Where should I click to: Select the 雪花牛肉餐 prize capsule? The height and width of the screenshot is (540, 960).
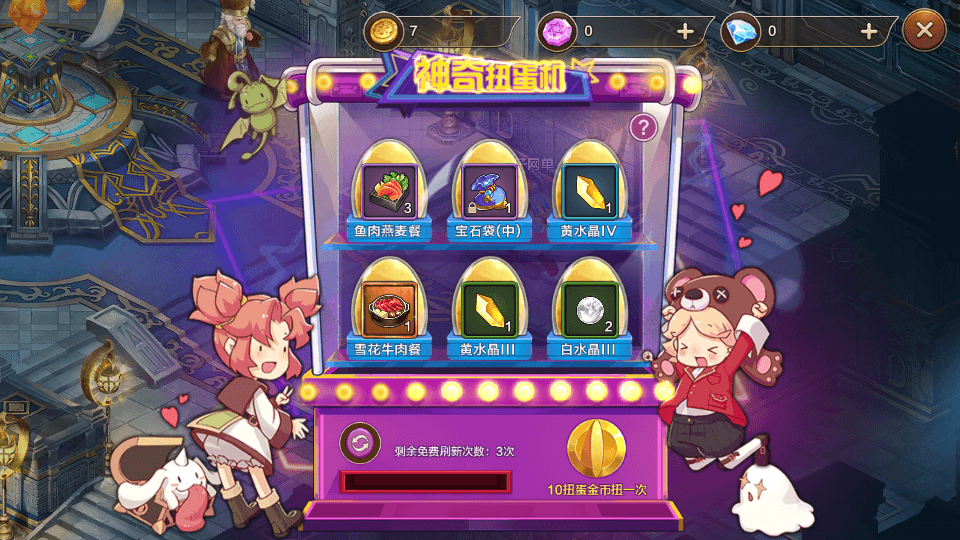(387, 305)
